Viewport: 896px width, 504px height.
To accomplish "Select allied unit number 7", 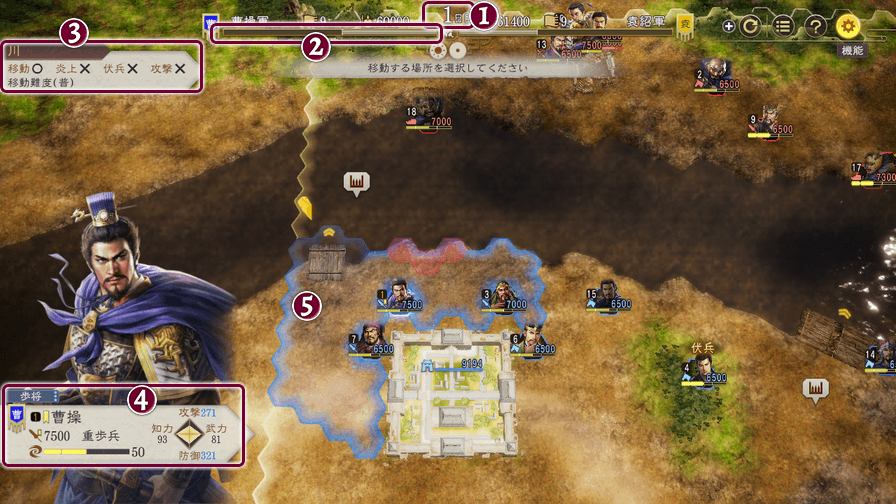I will (x=370, y=339).
